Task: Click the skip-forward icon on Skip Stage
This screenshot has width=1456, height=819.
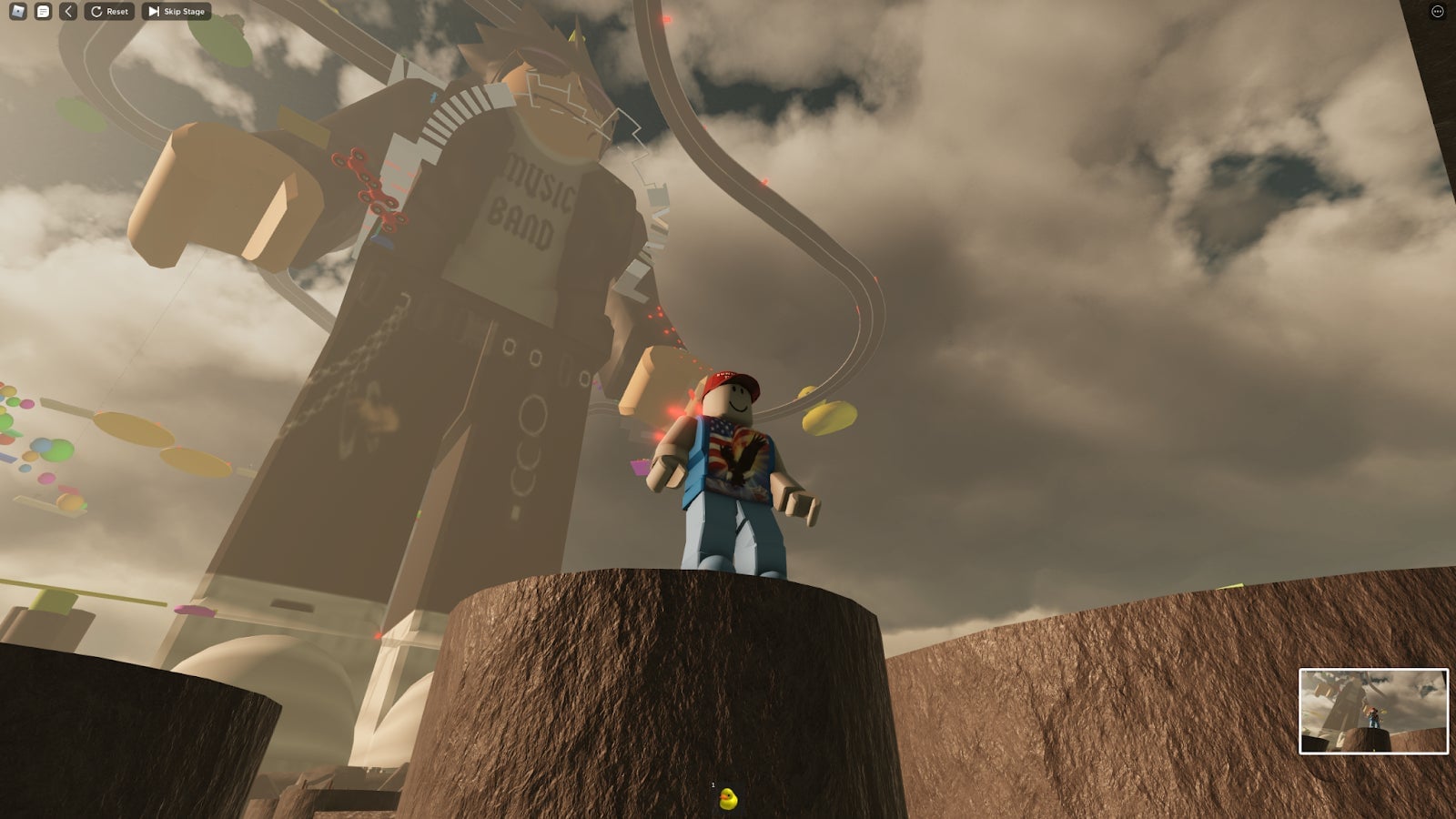Action: click(x=153, y=12)
